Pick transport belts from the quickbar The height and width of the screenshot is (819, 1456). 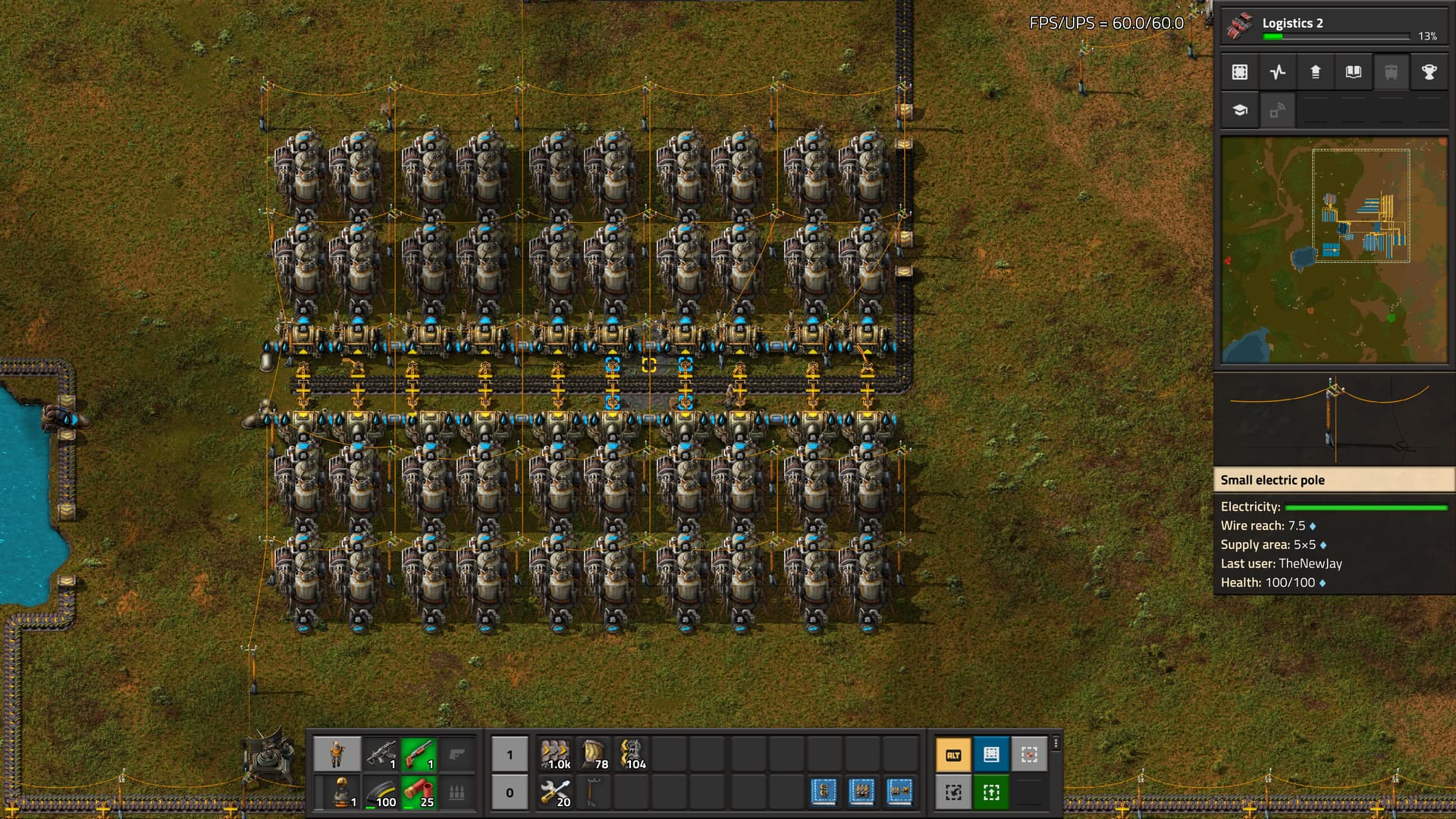[x=556, y=755]
